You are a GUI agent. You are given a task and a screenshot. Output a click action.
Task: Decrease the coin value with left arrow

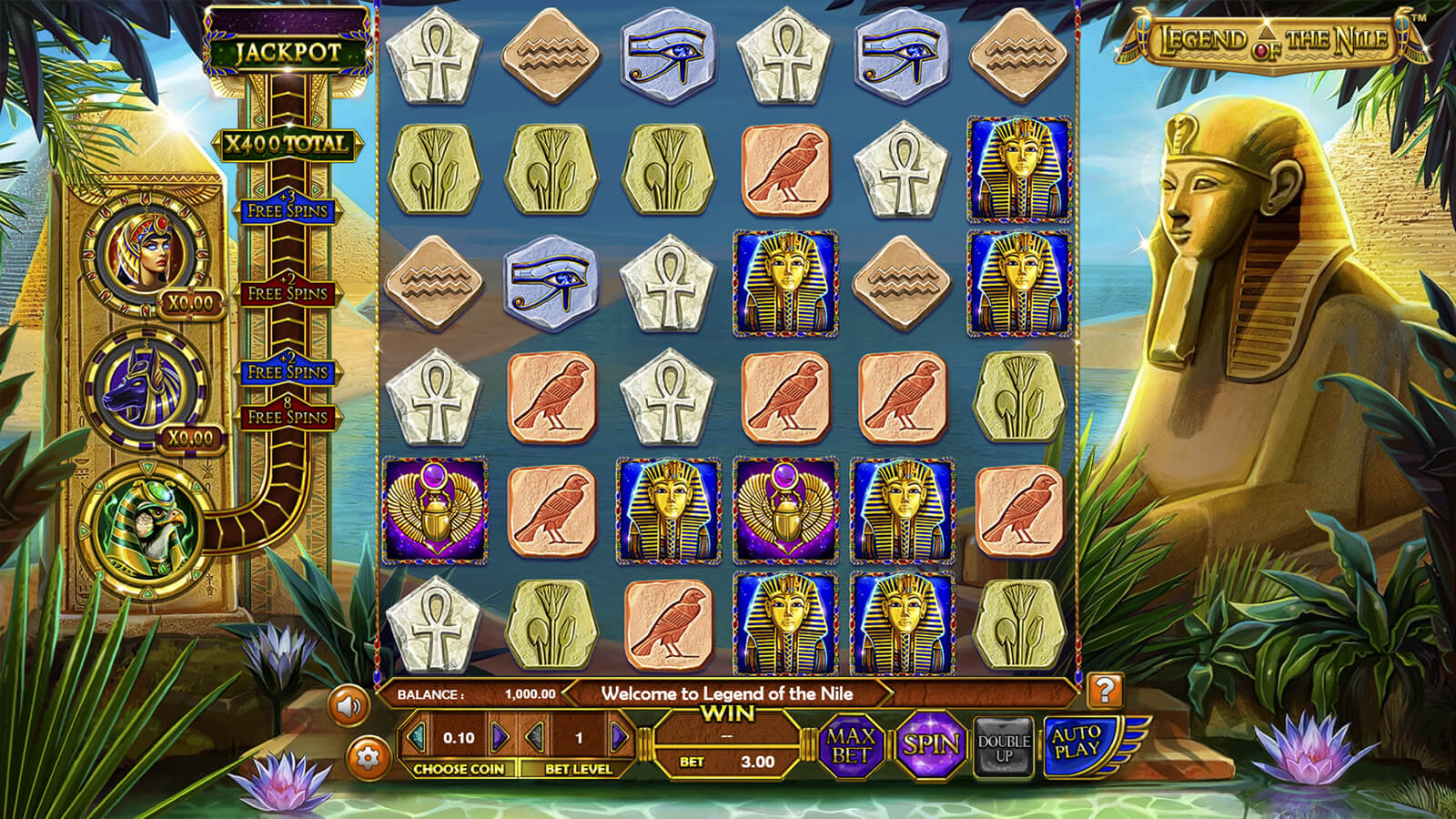[x=418, y=737]
